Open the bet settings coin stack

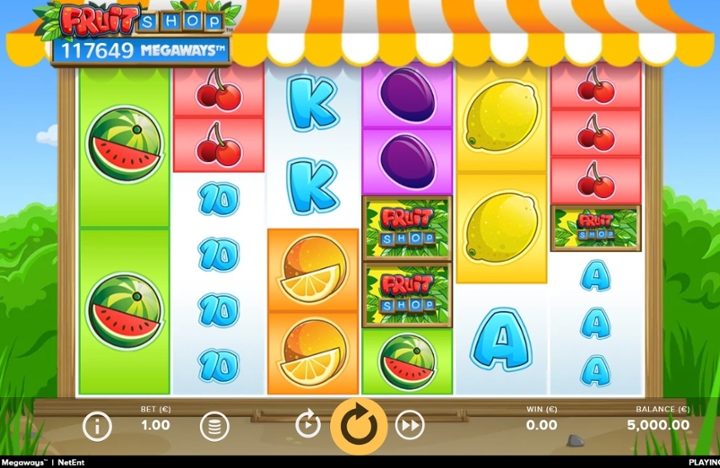213,427
